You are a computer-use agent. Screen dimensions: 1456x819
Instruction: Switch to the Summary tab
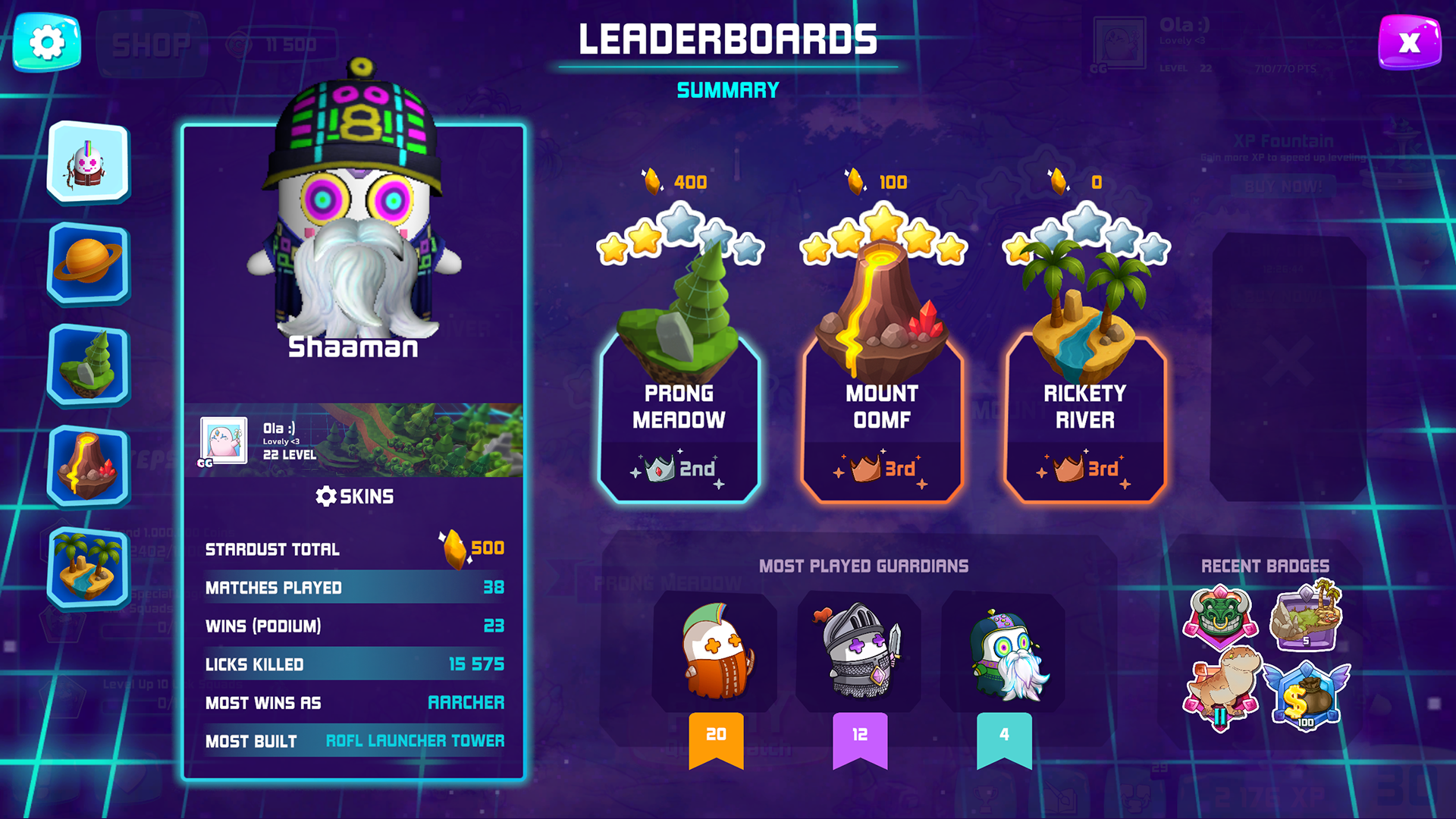pyautogui.click(x=727, y=90)
